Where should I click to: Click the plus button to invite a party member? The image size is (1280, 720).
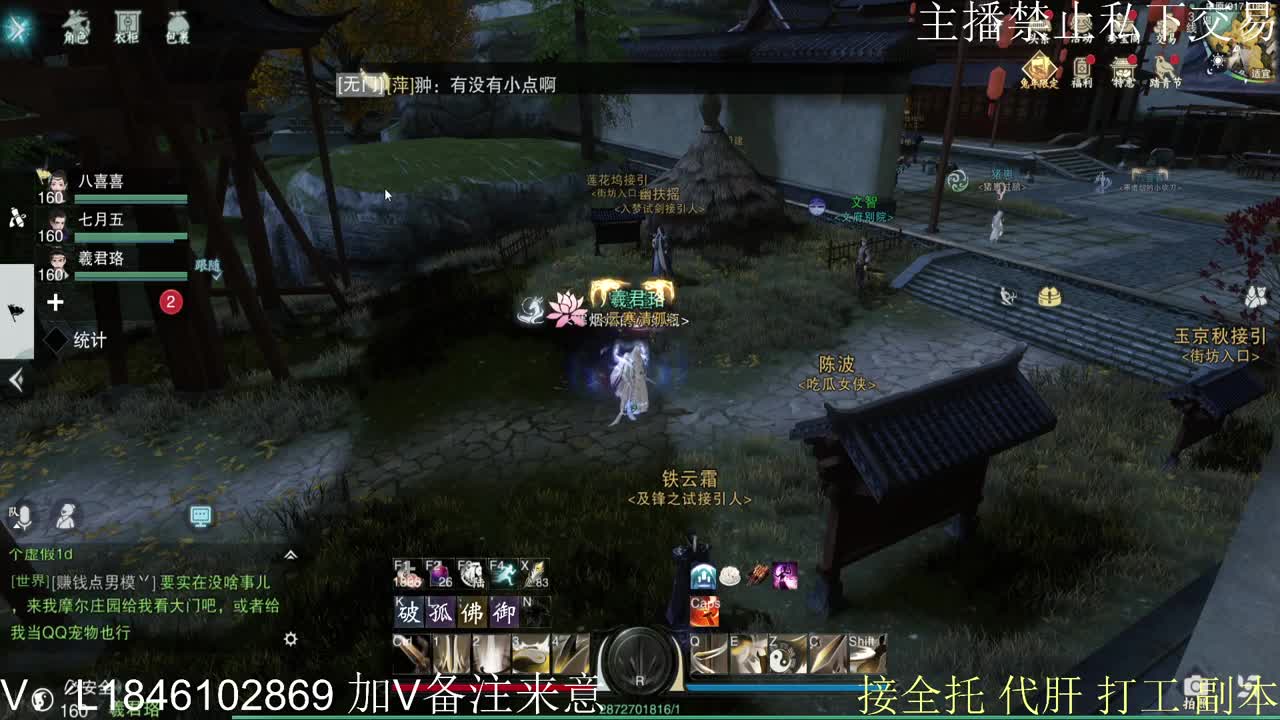tap(55, 303)
